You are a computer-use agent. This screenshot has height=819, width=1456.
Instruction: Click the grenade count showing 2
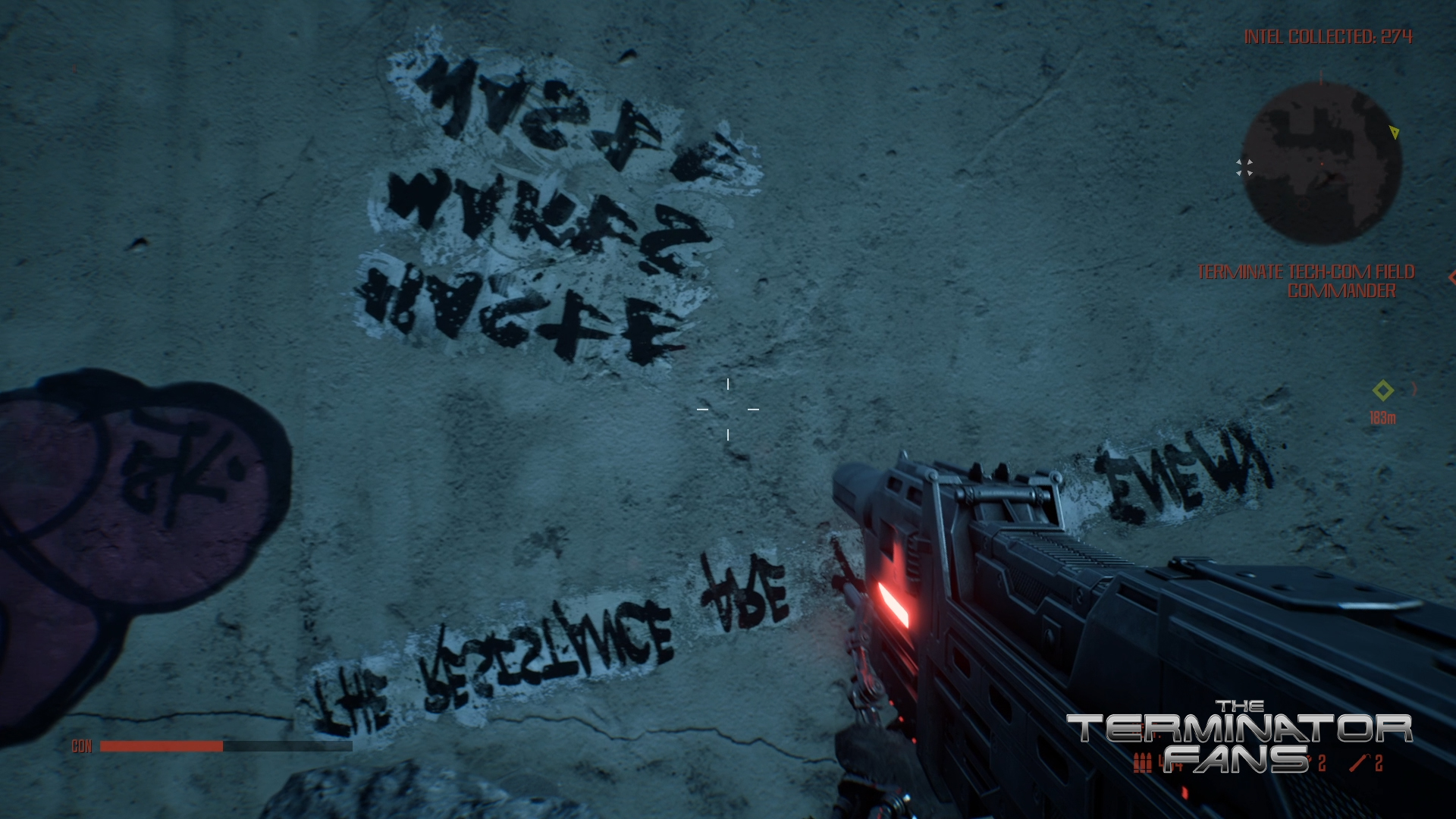1321,761
